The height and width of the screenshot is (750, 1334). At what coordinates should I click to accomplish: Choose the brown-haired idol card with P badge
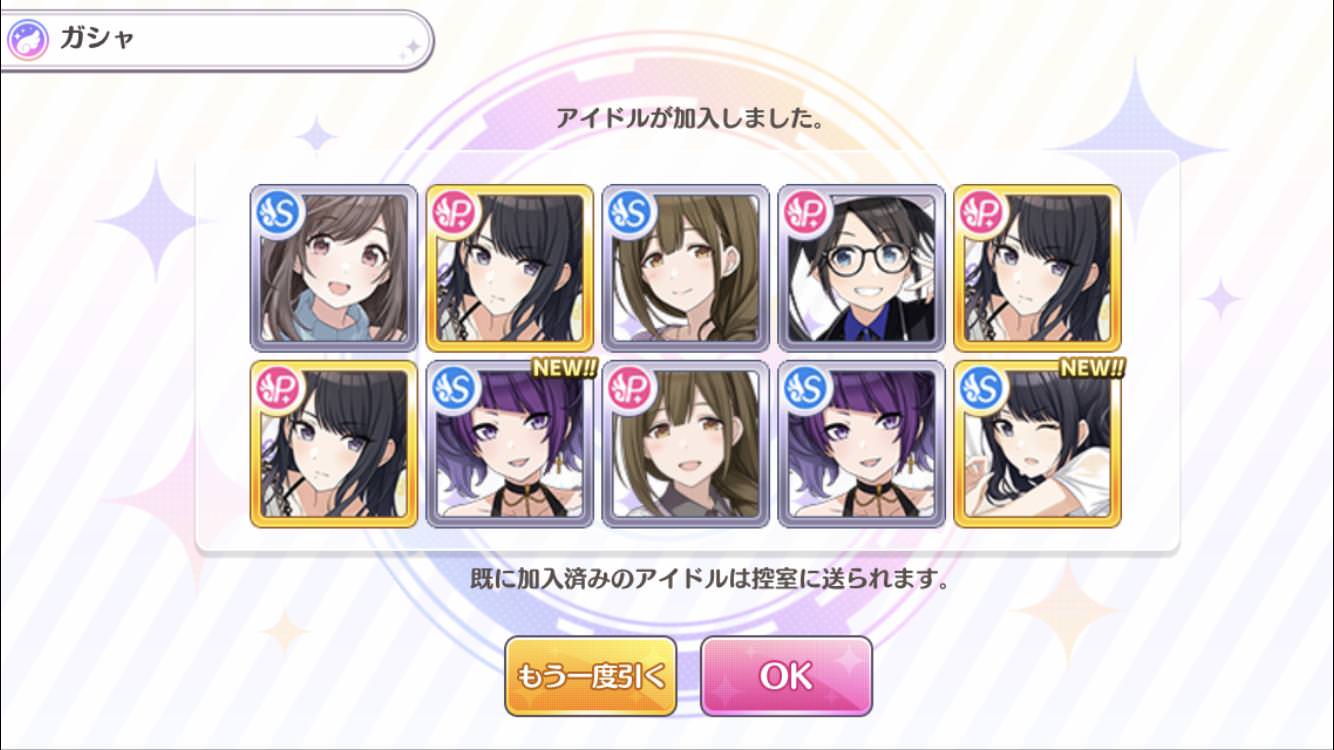pyautogui.click(x=686, y=444)
